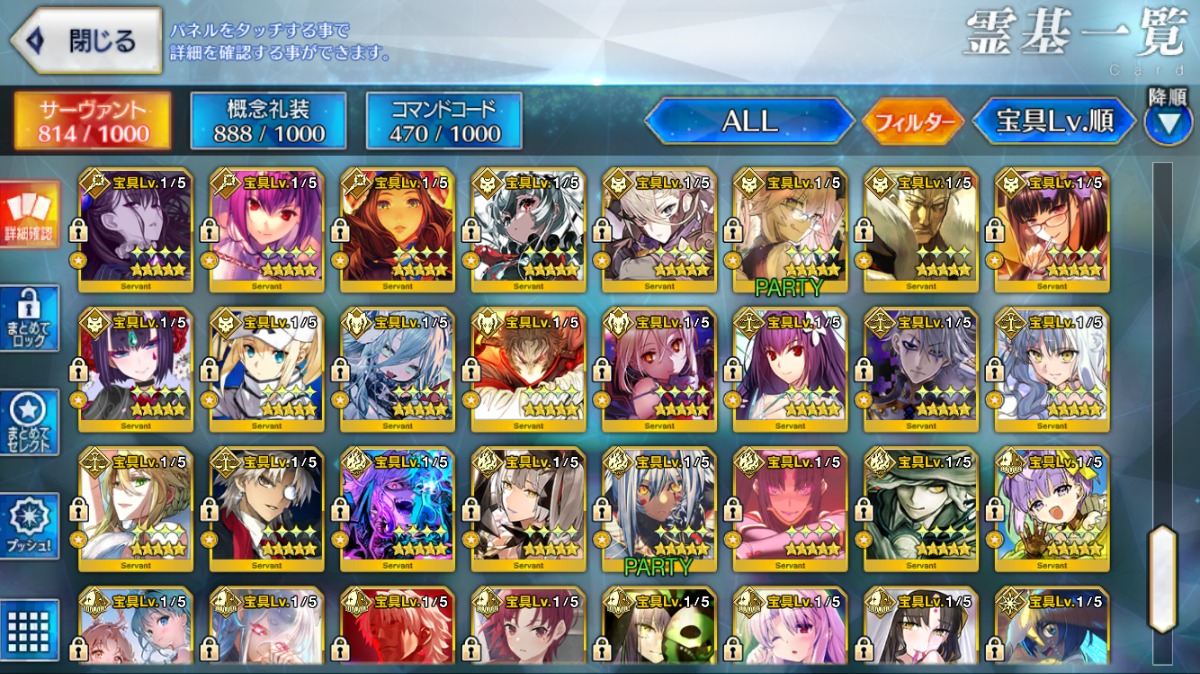Select the dark-skinned white-haired servant marked PARTY

click(659, 509)
